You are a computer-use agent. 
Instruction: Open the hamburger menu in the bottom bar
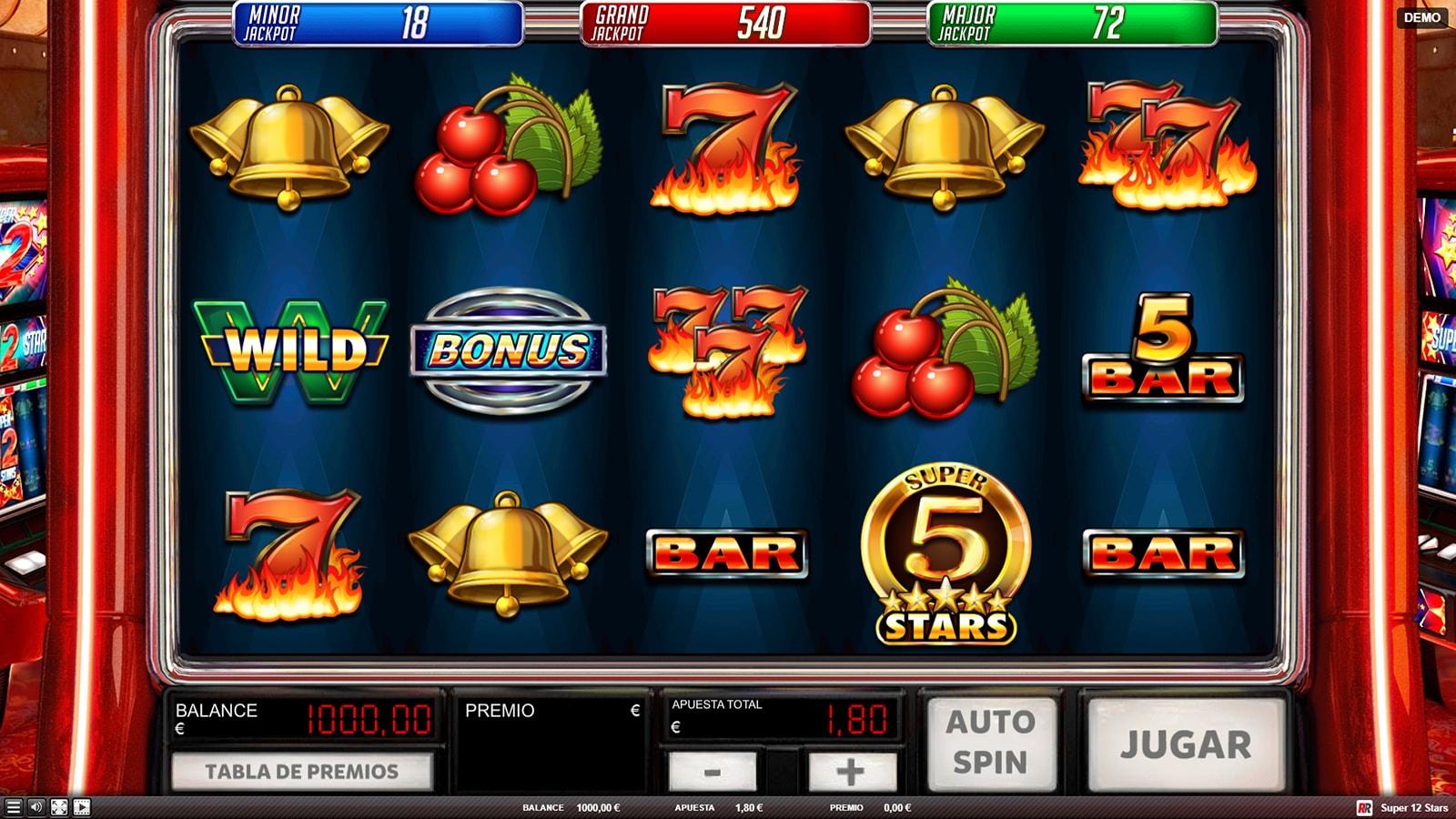(x=13, y=807)
